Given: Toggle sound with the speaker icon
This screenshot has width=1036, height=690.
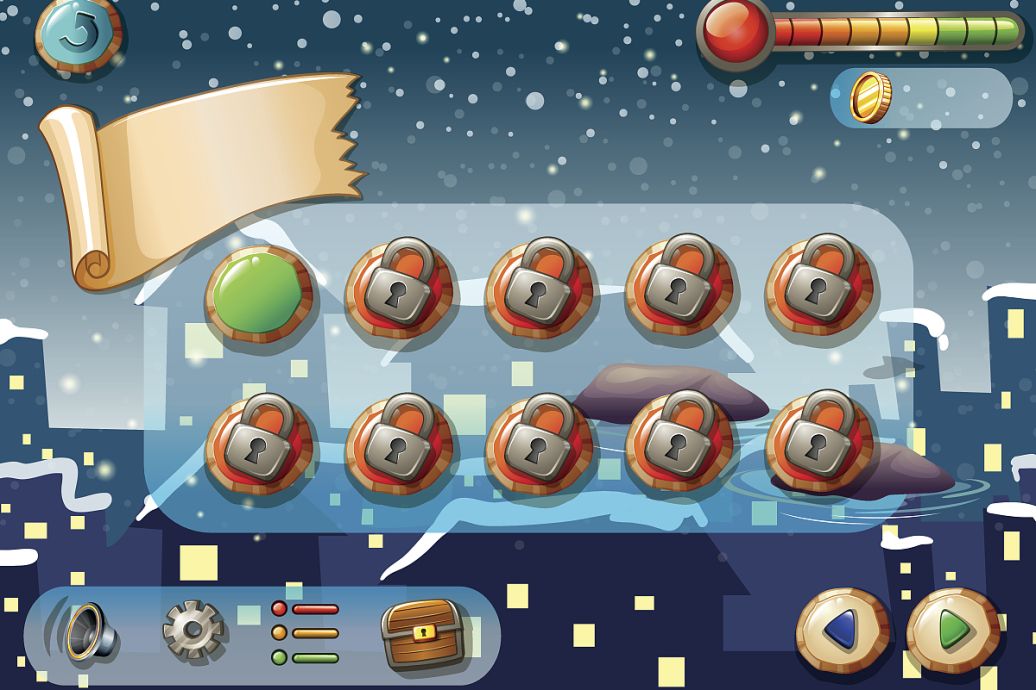Looking at the screenshot, I should click(86, 631).
